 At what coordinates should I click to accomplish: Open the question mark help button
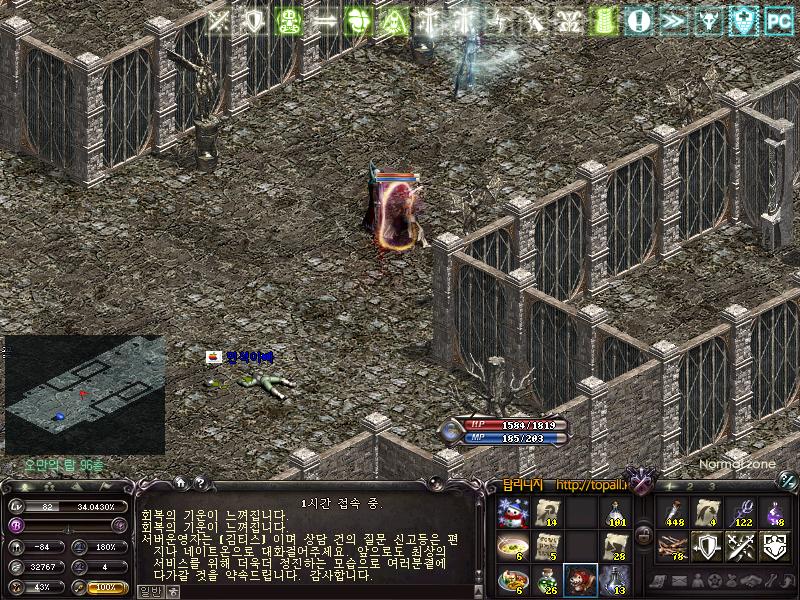199,483
